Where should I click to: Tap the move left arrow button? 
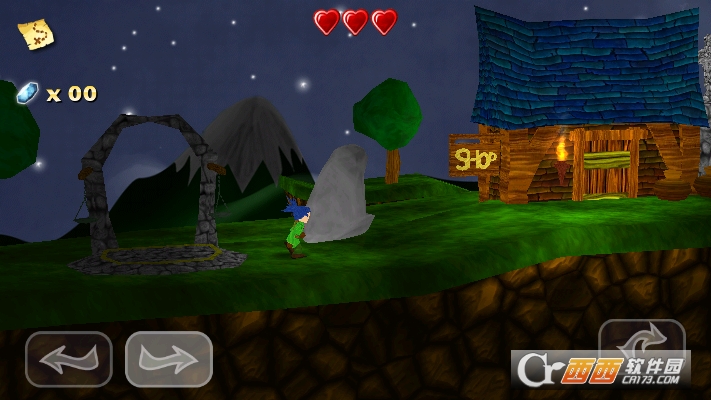(x=68, y=358)
